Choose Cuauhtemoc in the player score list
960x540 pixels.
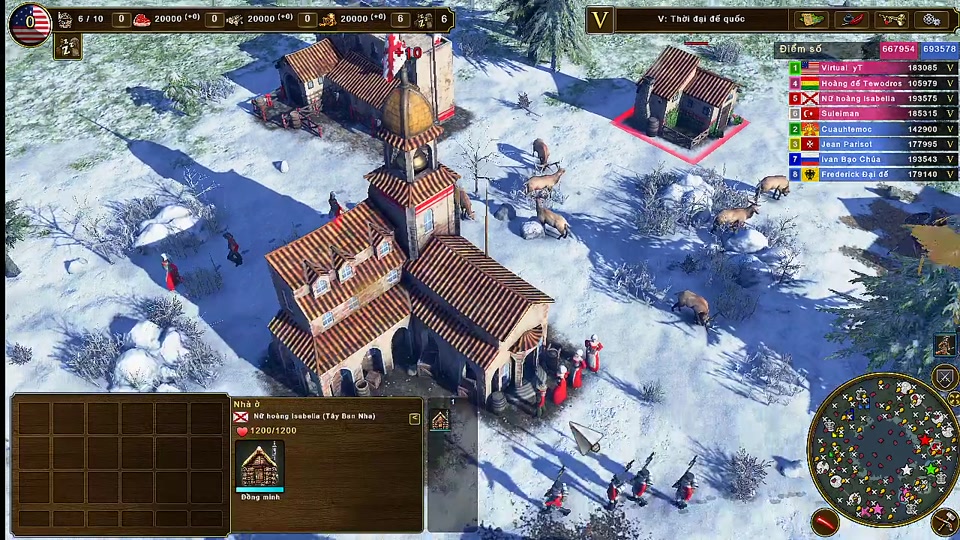click(866, 129)
